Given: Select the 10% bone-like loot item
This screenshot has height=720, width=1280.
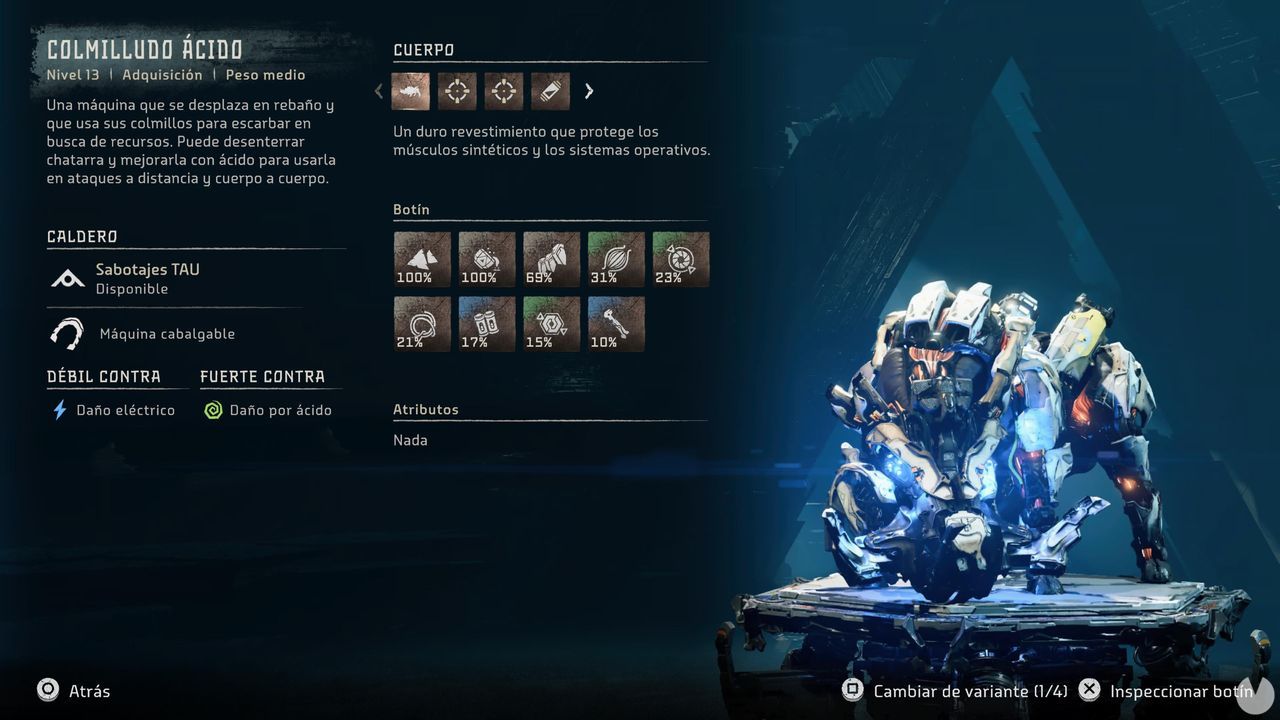Looking at the screenshot, I should [616, 323].
